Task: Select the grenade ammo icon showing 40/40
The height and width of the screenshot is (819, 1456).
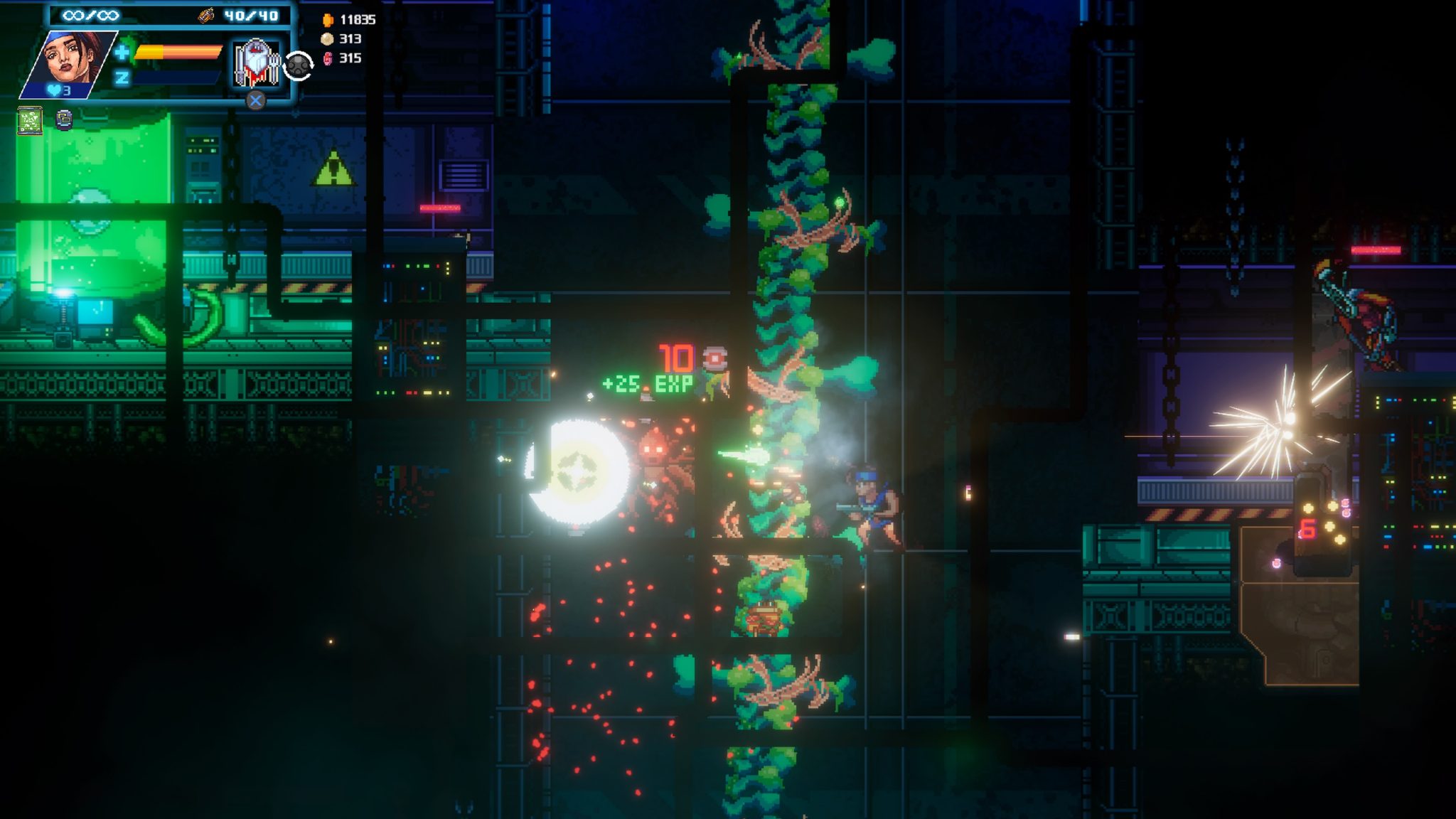Action: pos(206,16)
